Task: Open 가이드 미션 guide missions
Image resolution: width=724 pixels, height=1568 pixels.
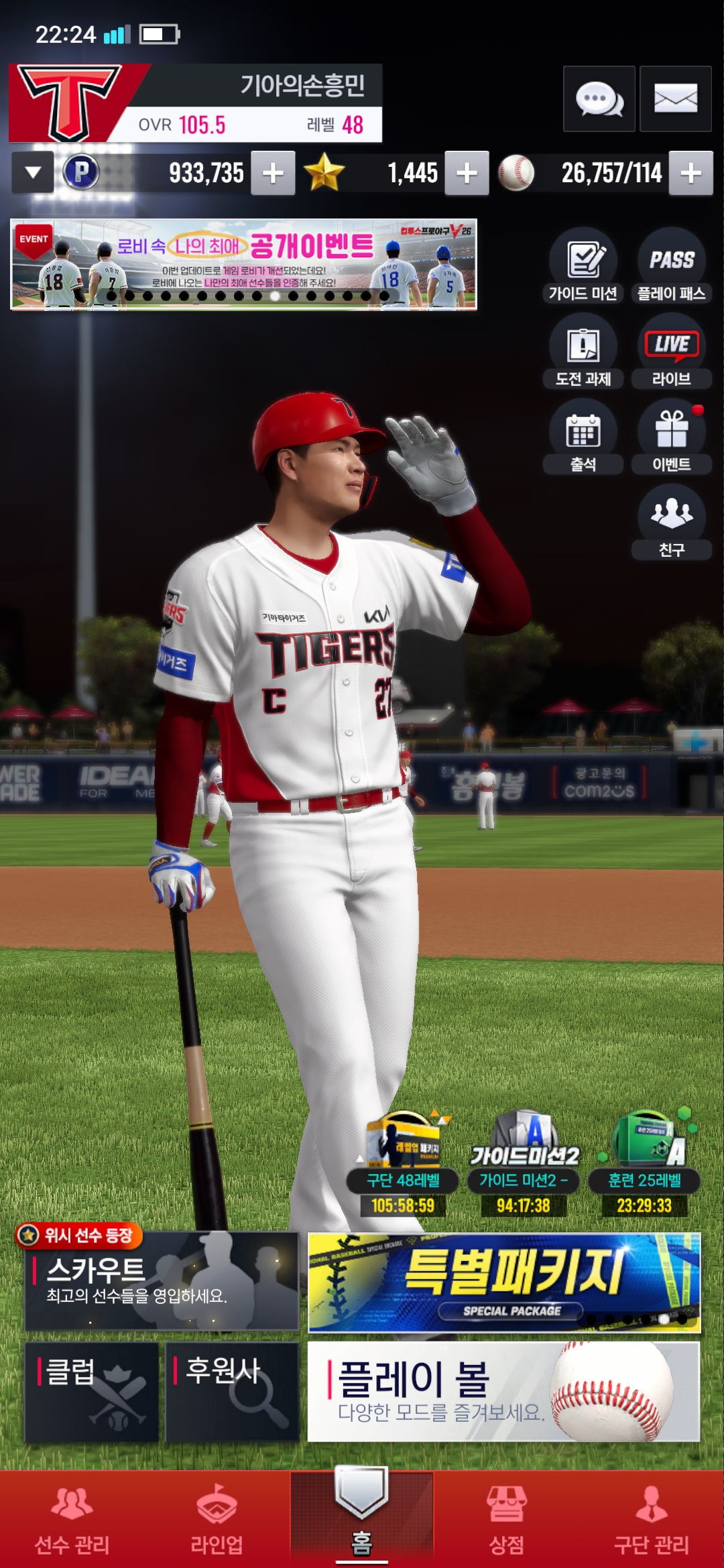Action: 583,265
